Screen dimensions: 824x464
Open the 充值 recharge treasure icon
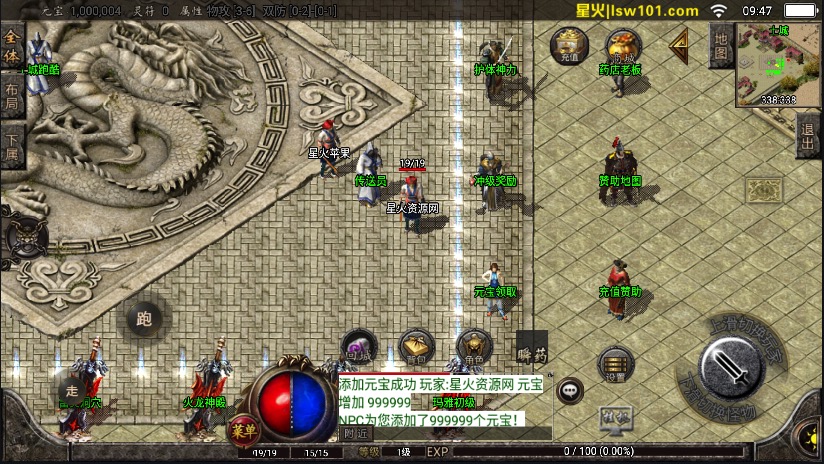569,46
